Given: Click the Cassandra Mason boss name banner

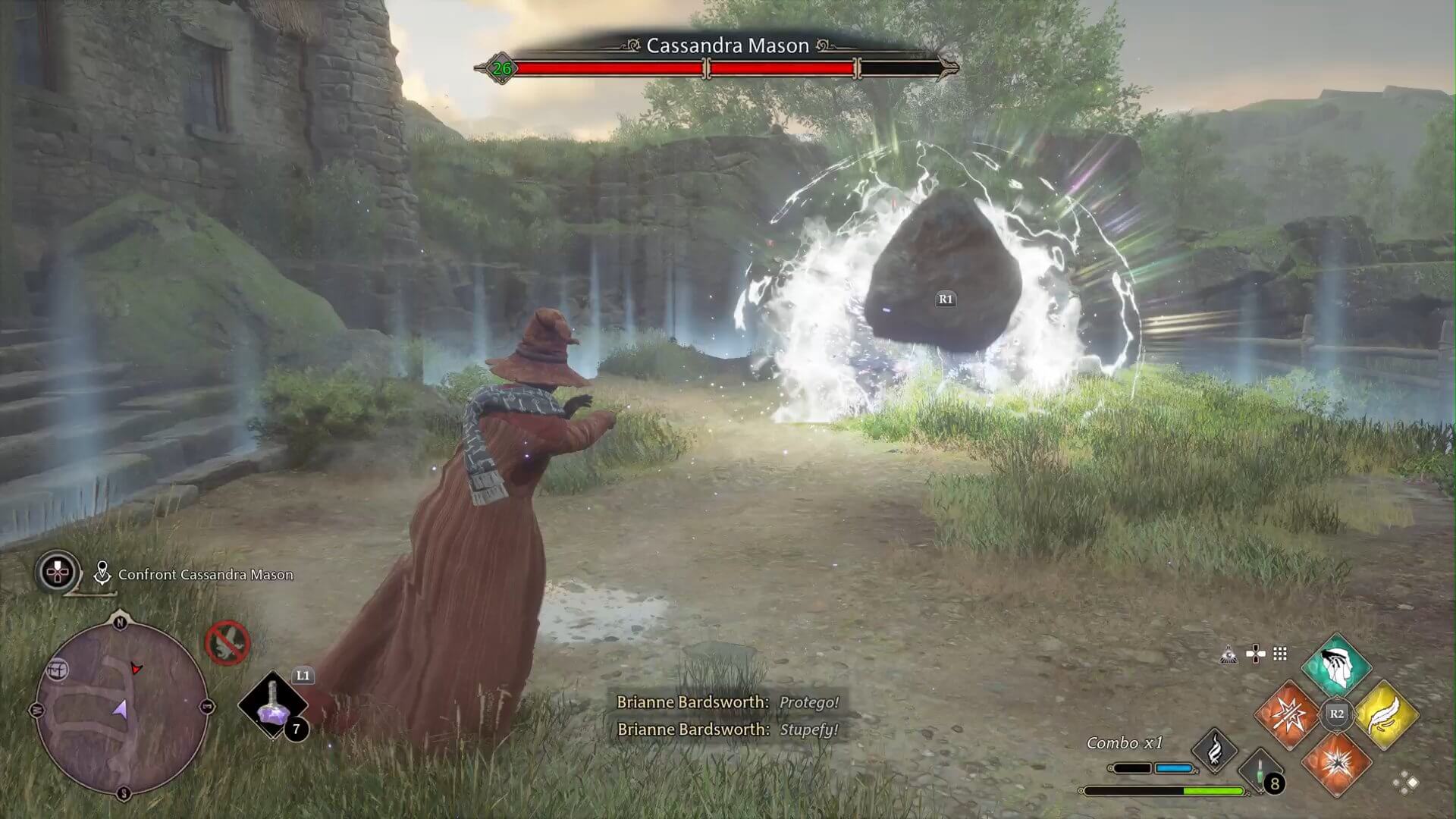Looking at the screenshot, I should click(728, 45).
